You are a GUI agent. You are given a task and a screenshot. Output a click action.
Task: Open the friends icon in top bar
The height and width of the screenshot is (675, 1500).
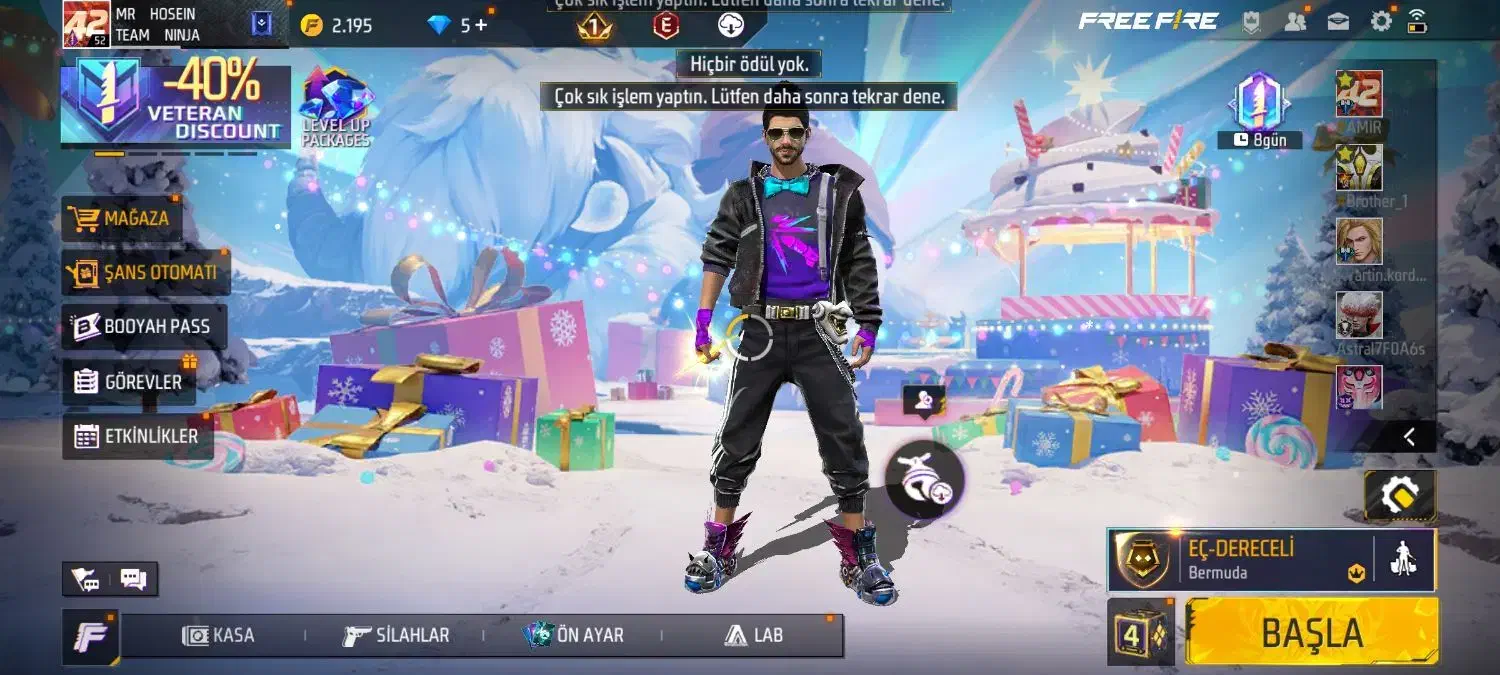click(1295, 21)
